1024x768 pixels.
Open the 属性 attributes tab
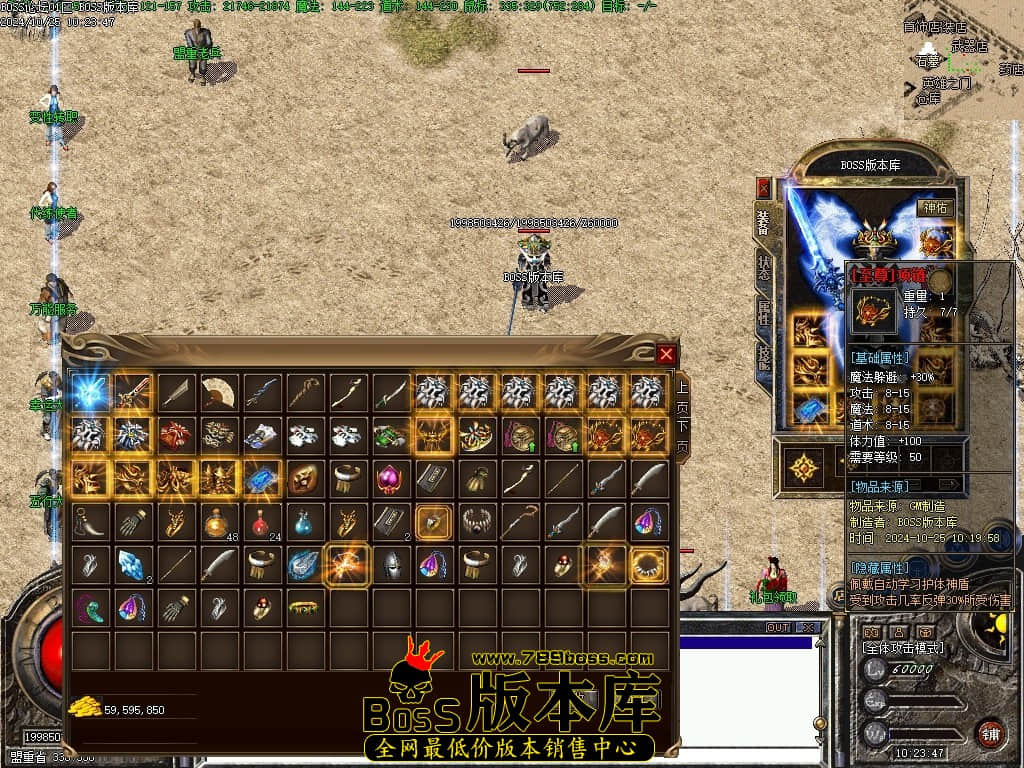(x=764, y=312)
